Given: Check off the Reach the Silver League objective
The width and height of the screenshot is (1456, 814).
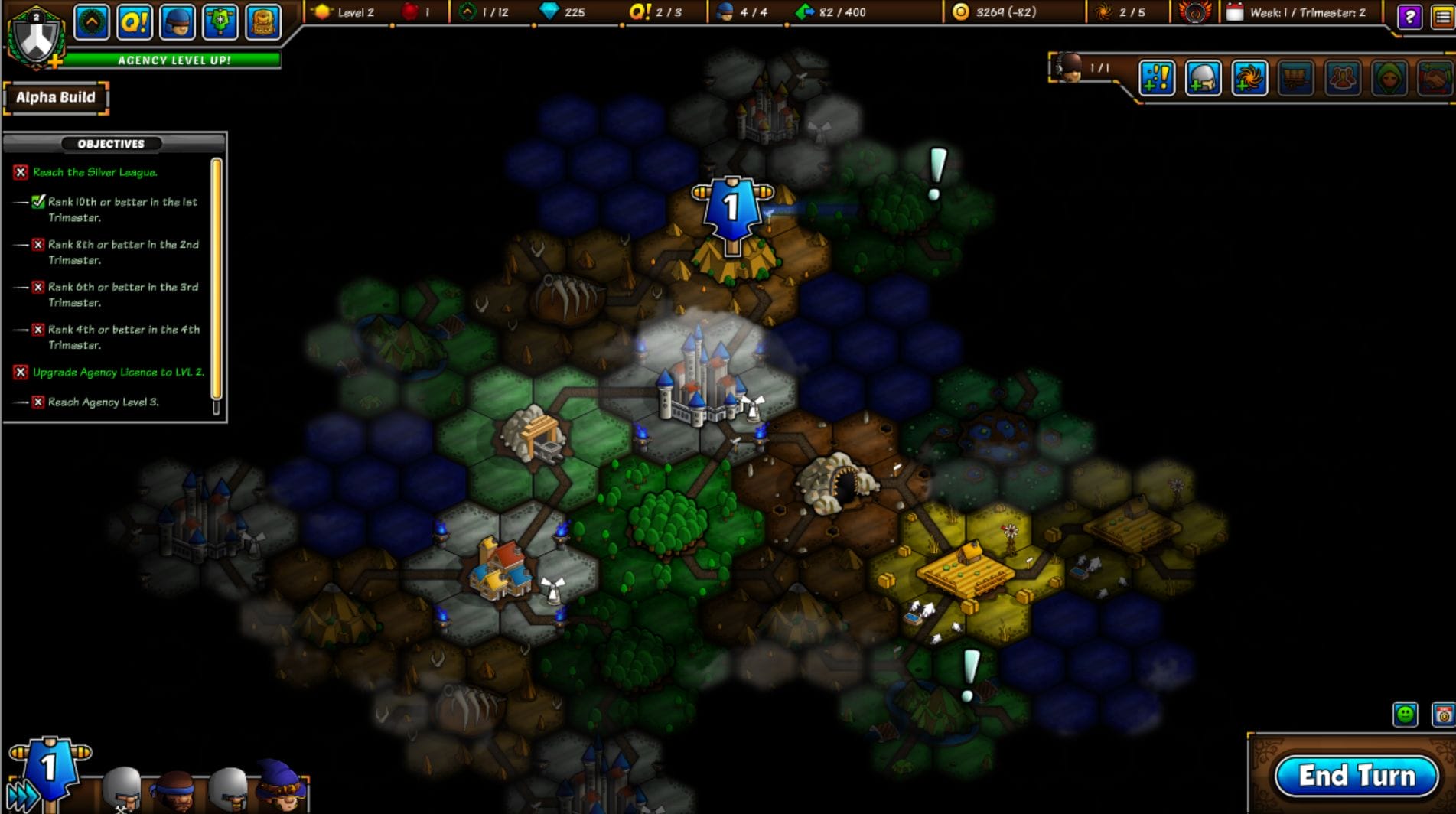Looking at the screenshot, I should pos(21,171).
